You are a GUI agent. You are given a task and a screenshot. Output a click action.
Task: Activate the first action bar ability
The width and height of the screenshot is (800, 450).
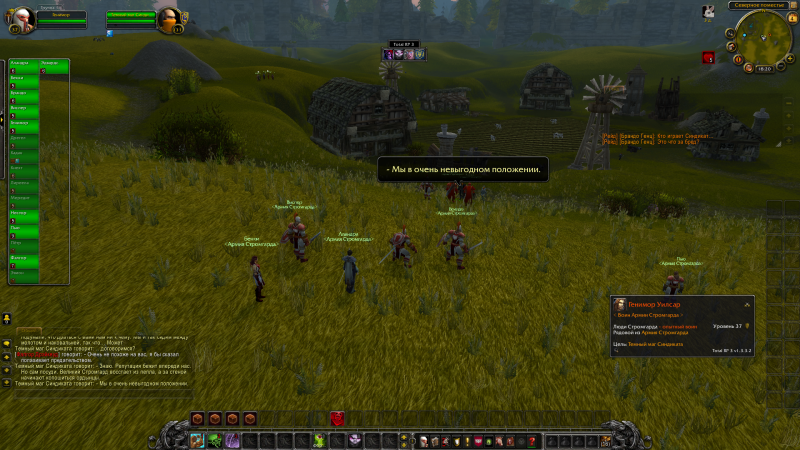pos(197,440)
